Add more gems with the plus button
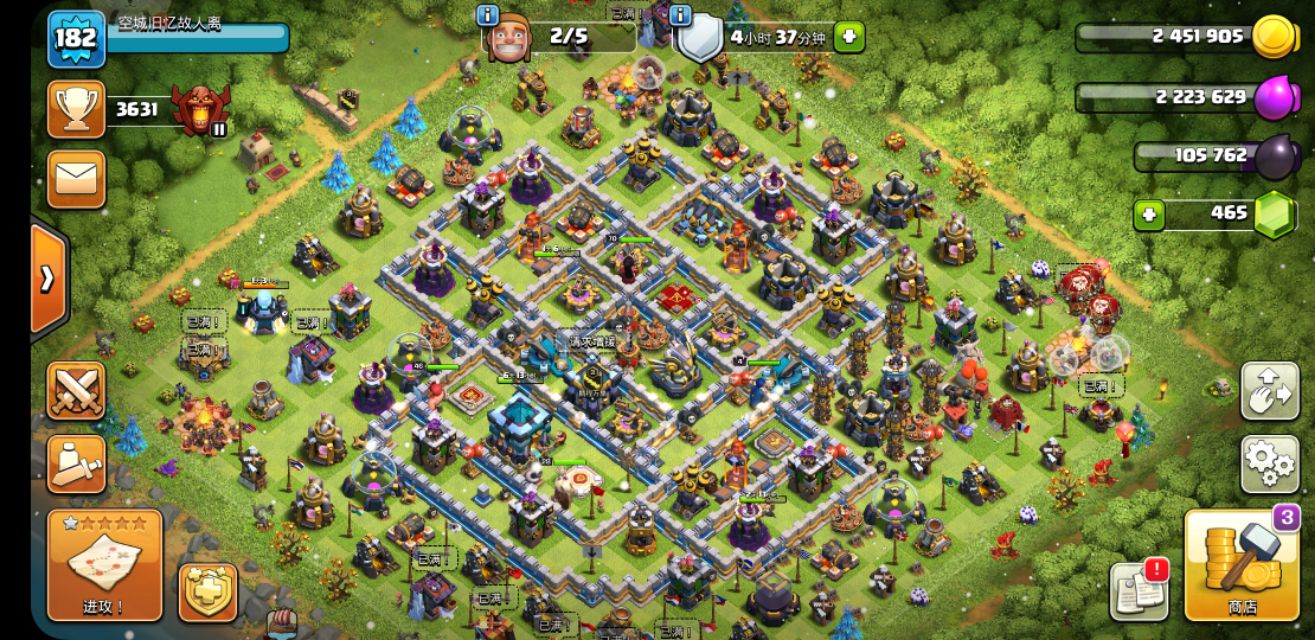Image resolution: width=1315 pixels, height=640 pixels. pos(1149,214)
